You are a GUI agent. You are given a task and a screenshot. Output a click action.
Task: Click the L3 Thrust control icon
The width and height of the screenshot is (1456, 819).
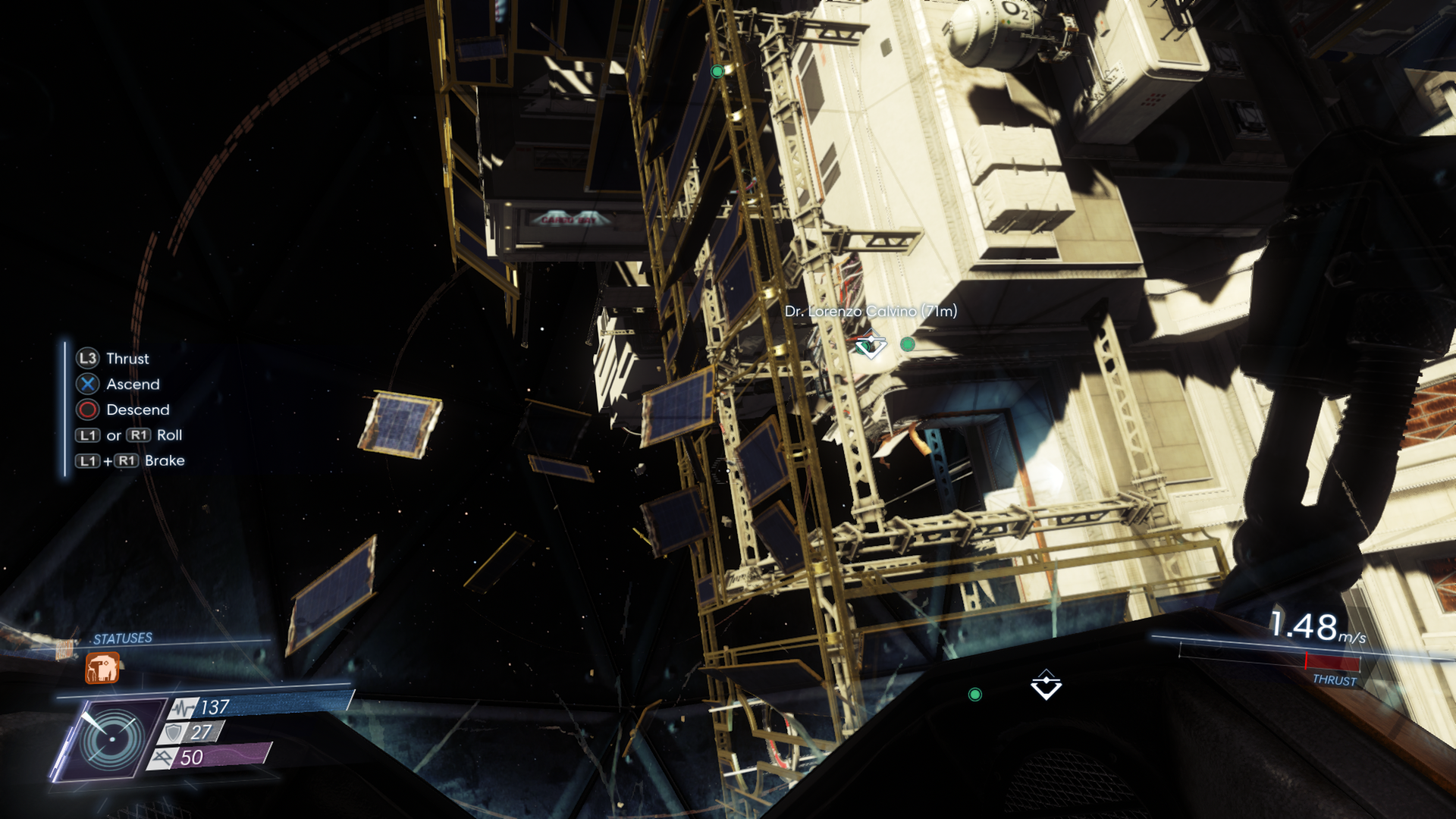(86, 359)
